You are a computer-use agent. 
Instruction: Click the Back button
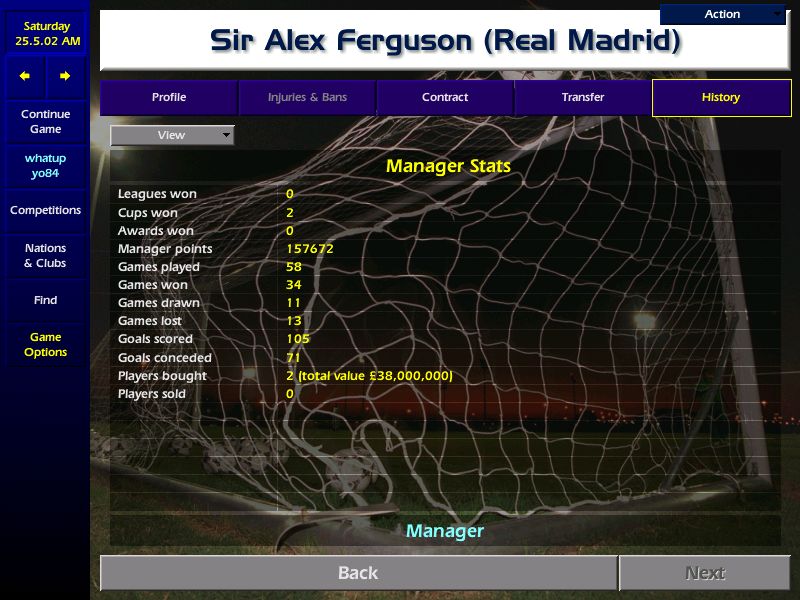[x=358, y=573]
